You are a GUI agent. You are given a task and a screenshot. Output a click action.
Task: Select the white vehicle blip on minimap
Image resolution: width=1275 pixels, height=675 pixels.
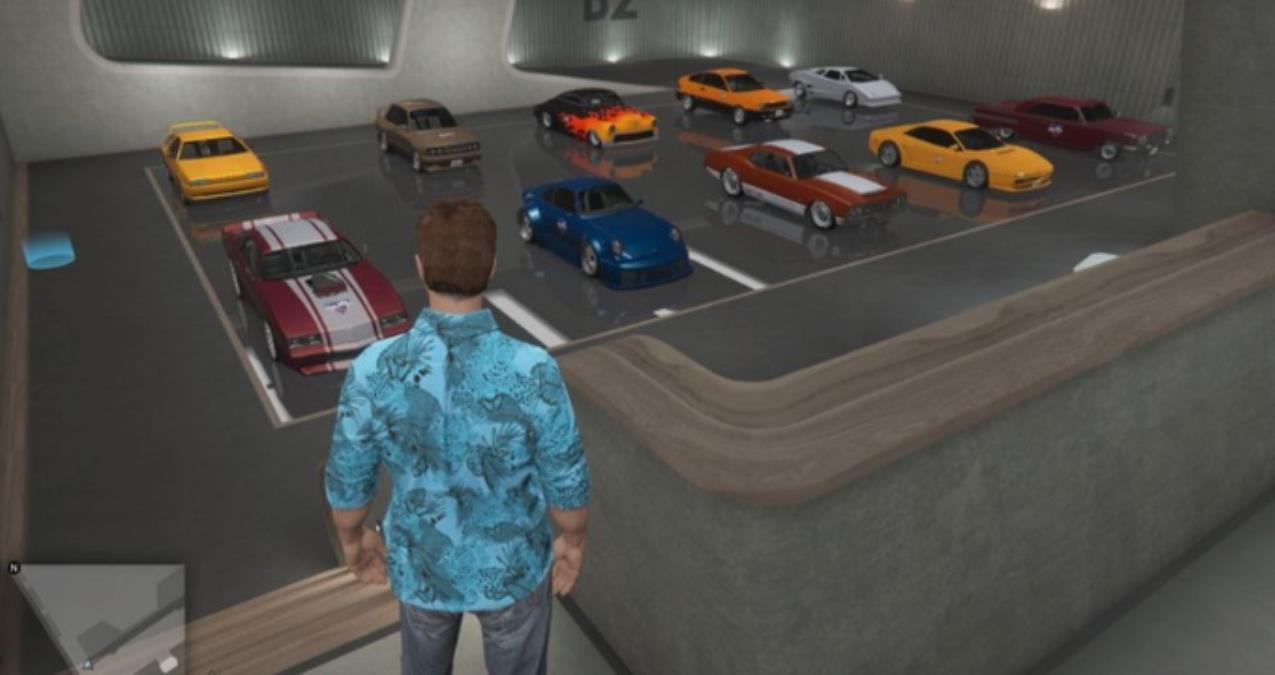coord(168,662)
